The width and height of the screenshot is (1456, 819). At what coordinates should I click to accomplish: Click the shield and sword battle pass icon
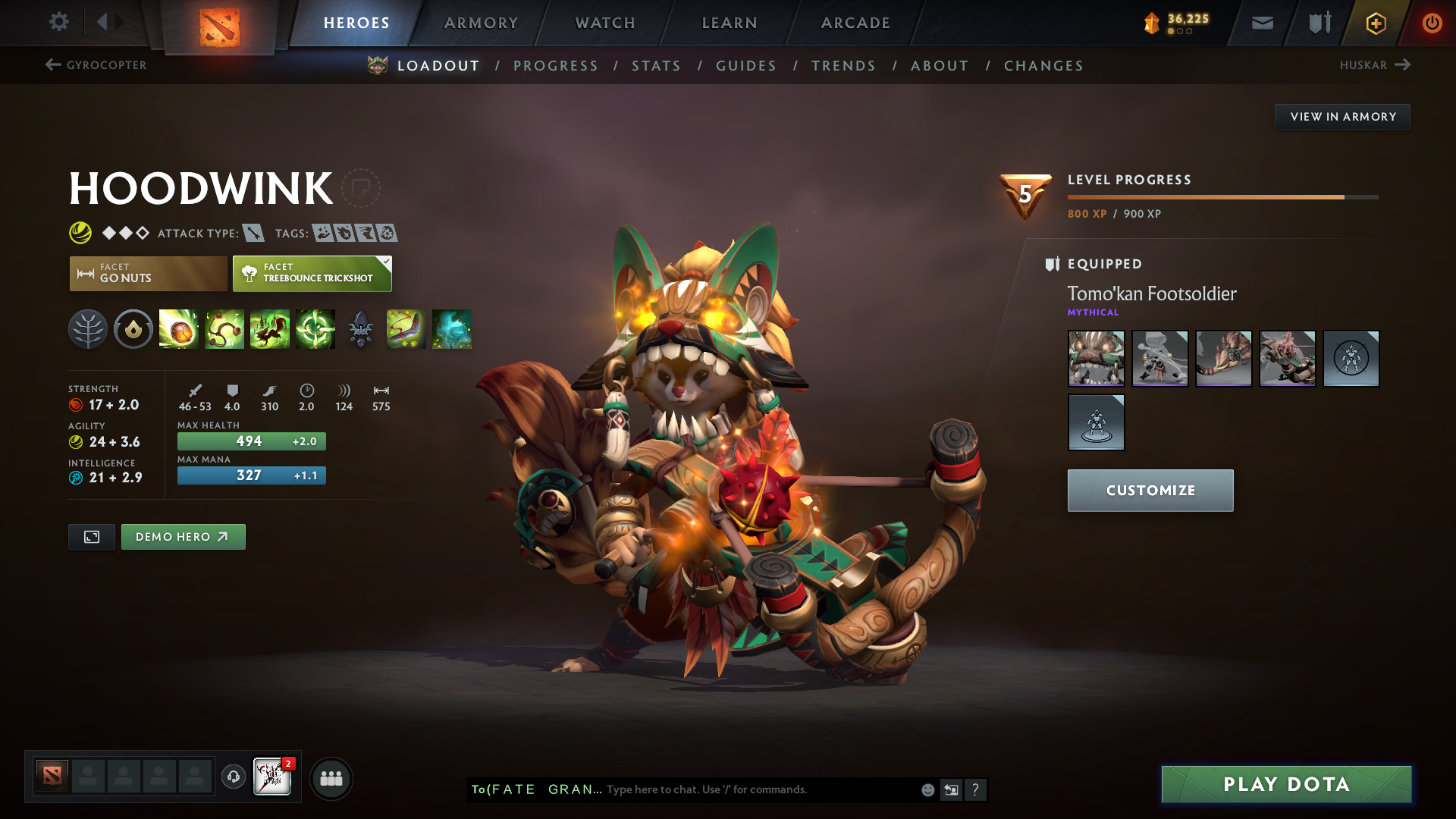click(1318, 23)
